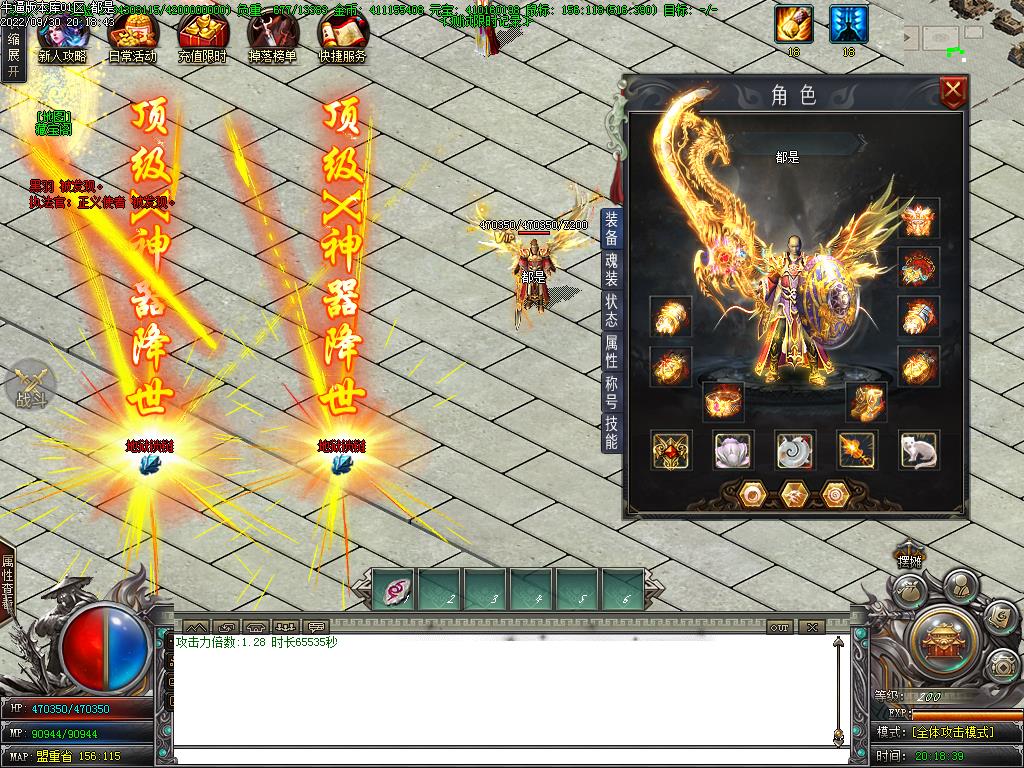Toggle the 战斗 combat button
This screenshot has height=768, width=1024.
30,384
